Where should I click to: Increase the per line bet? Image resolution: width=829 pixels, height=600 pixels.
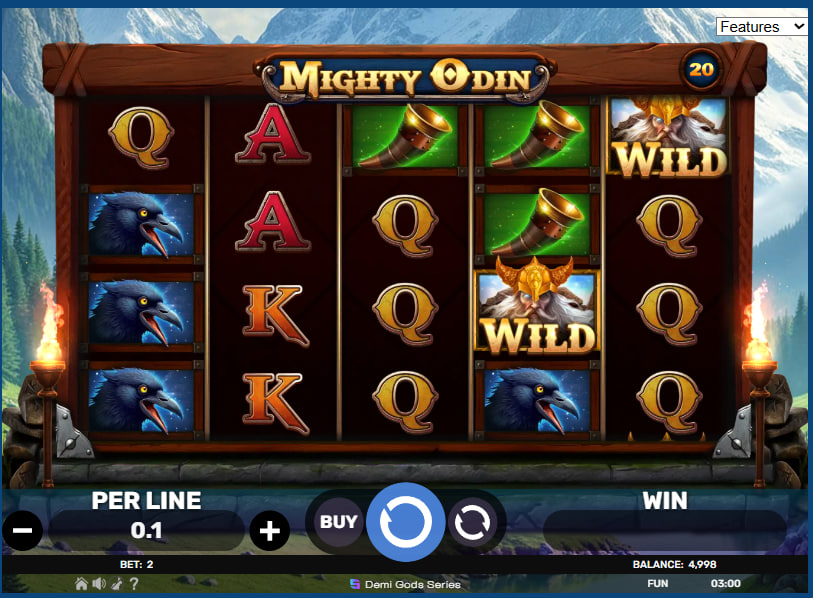[269, 530]
